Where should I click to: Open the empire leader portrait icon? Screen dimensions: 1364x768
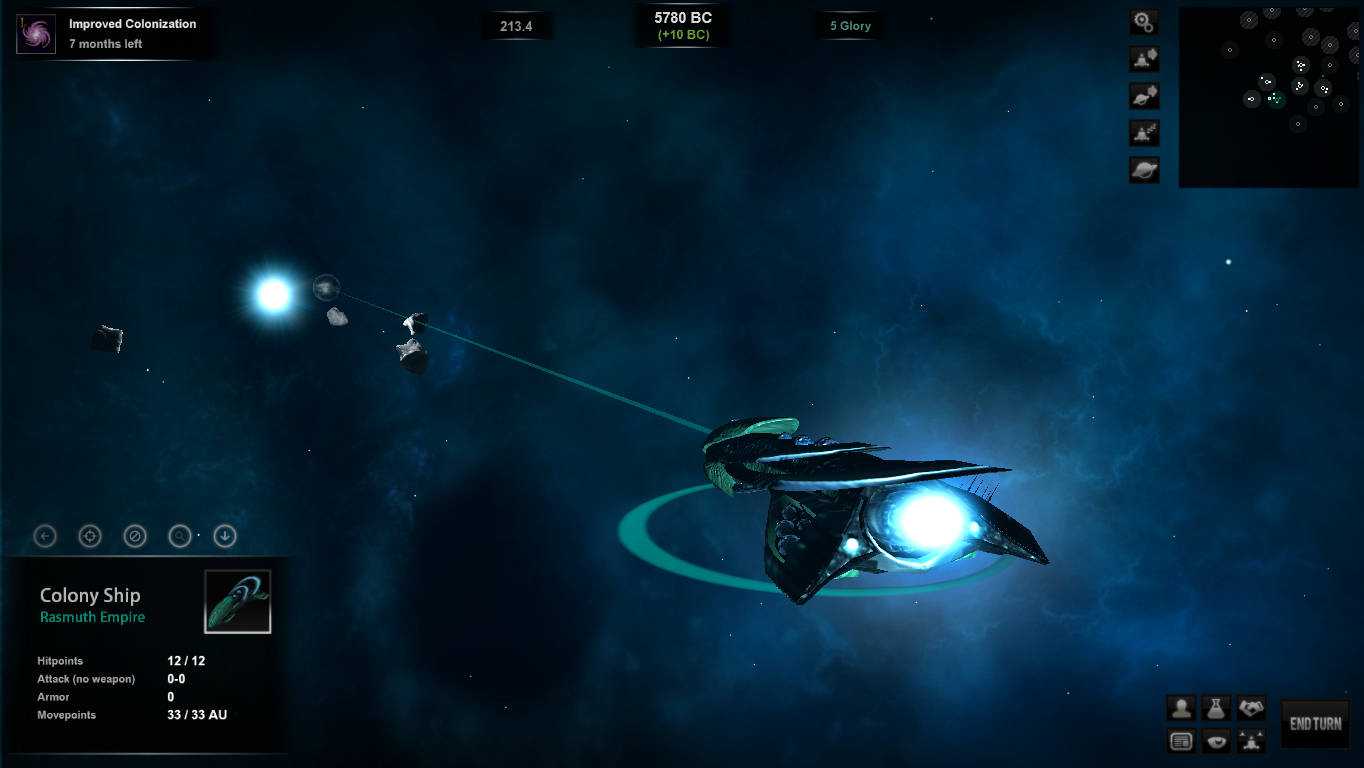pos(1181,707)
